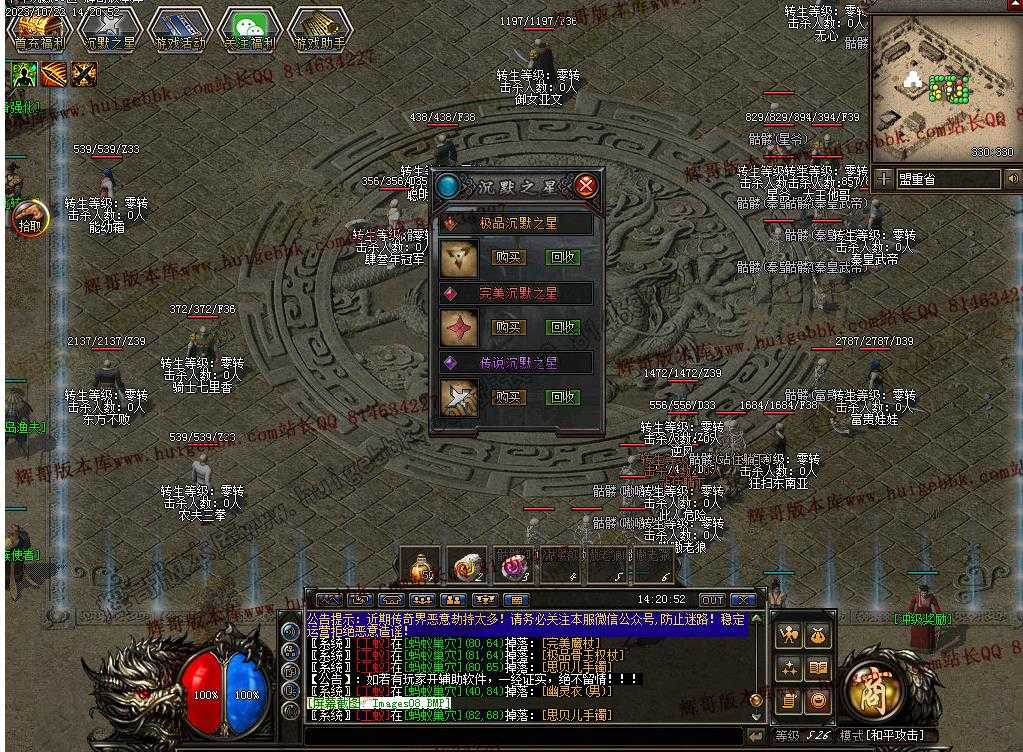
Task: Click the OUT button on chat bar
Action: click(x=711, y=600)
